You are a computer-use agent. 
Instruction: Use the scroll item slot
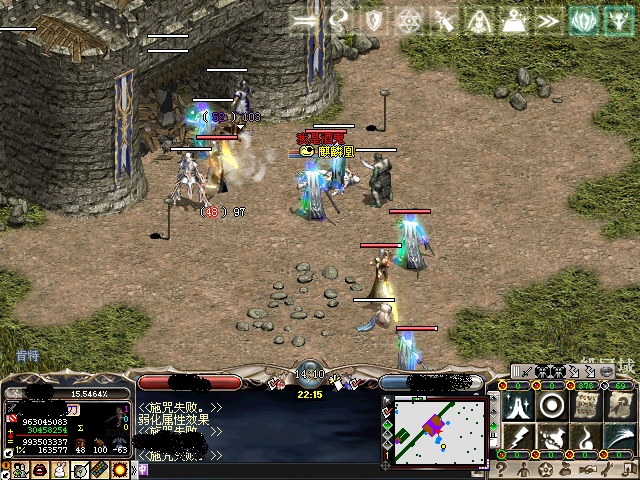coord(585,406)
